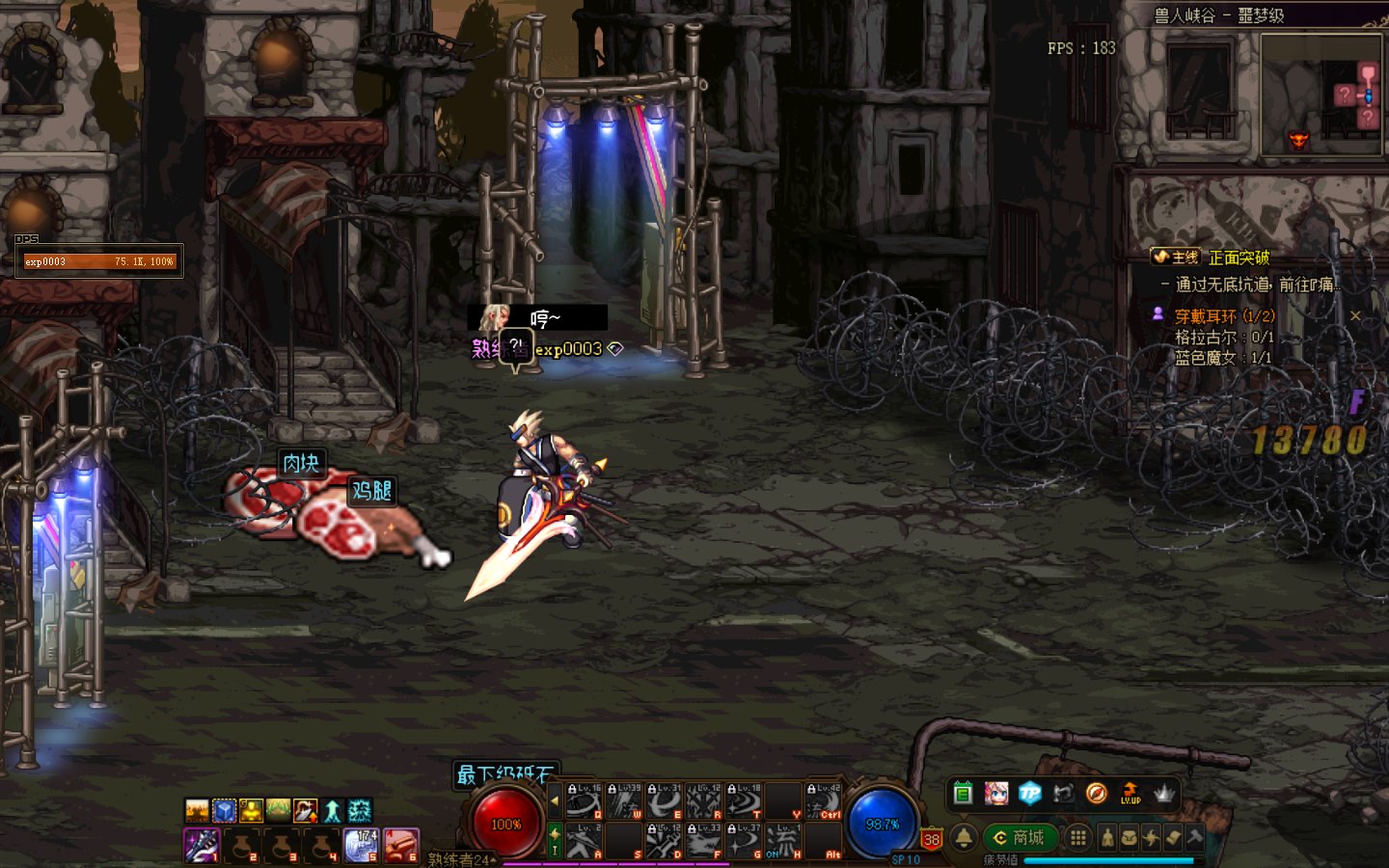The image size is (1389, 868).
Task: Click the dungeon minimap
Action: [1321, 95]
